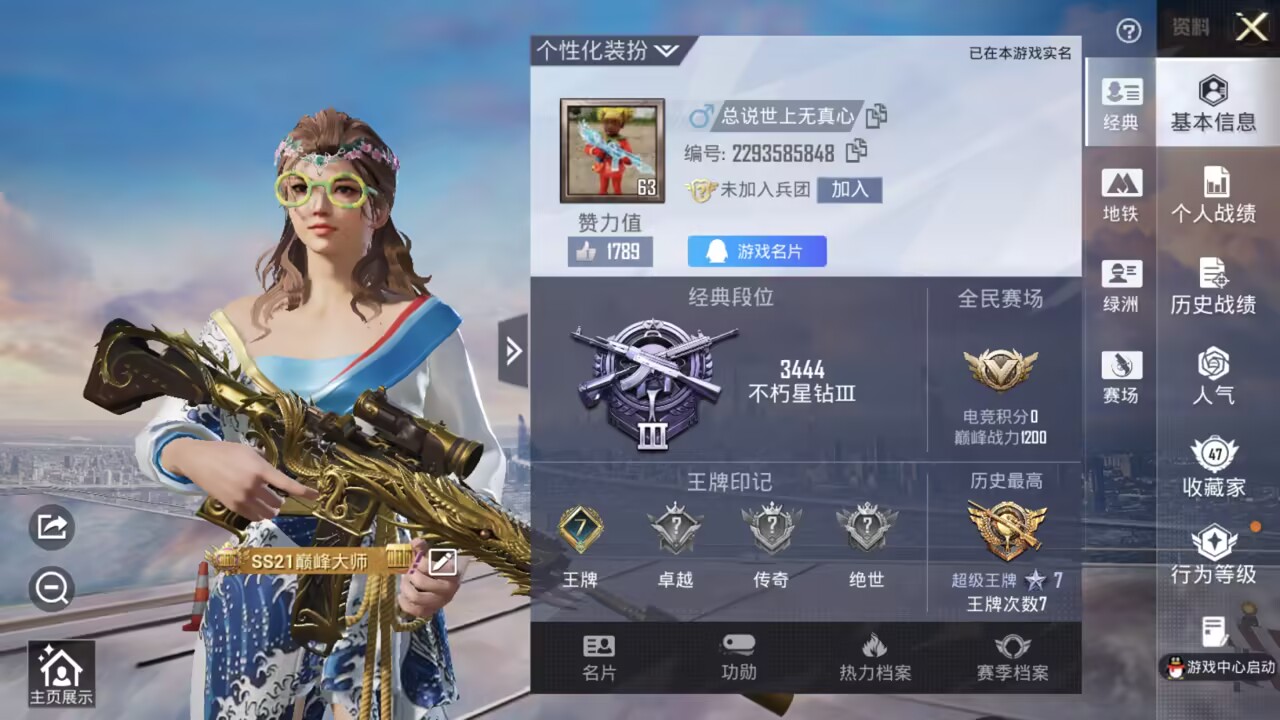The width and height of the screenshot is (1280, 720).
Task: Click the player avatar thumbnail
Action: point(612,146)
